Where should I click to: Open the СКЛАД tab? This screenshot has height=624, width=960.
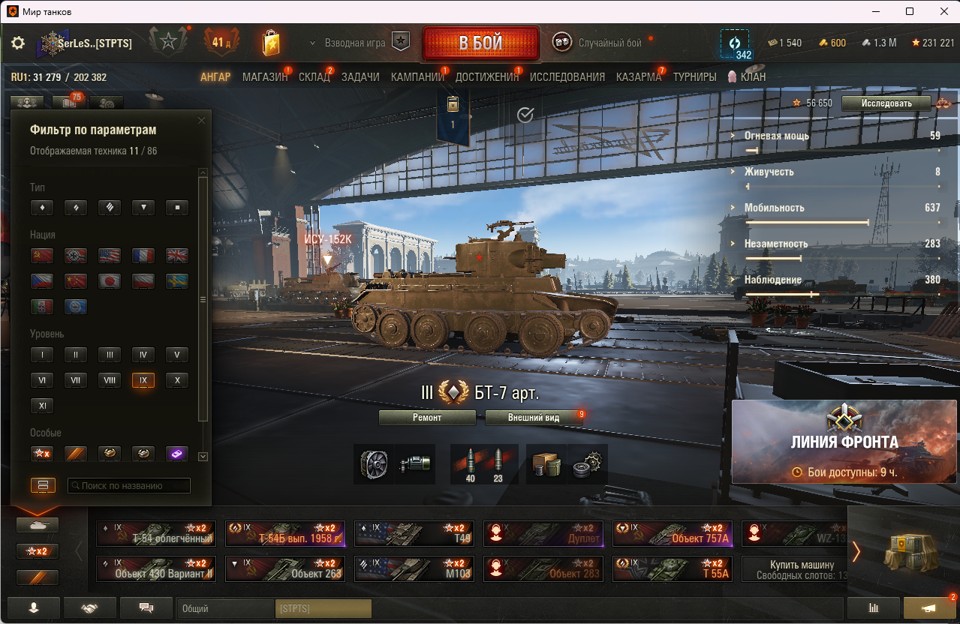click(314, 77)
